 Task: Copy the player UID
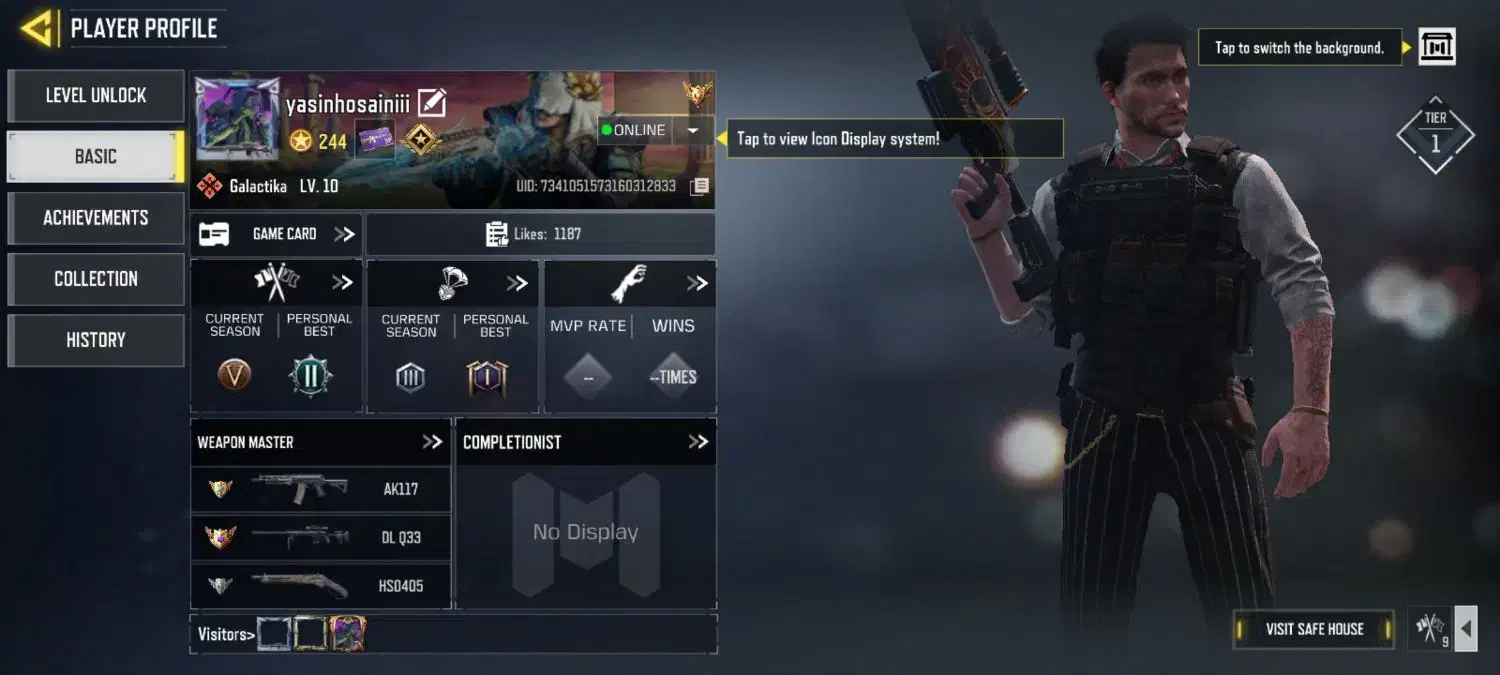700,186
